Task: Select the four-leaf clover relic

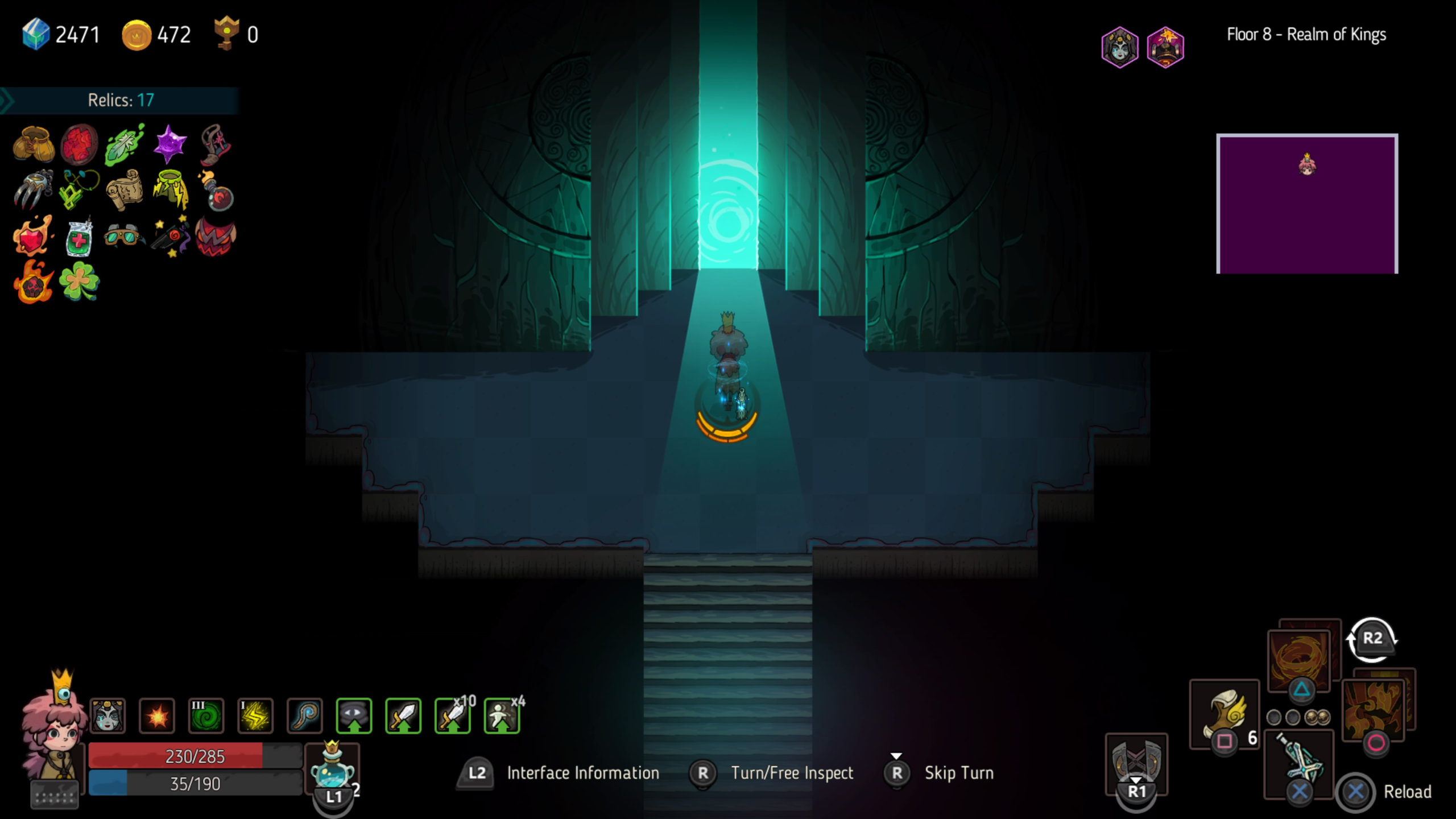Action: click(79, 282)
